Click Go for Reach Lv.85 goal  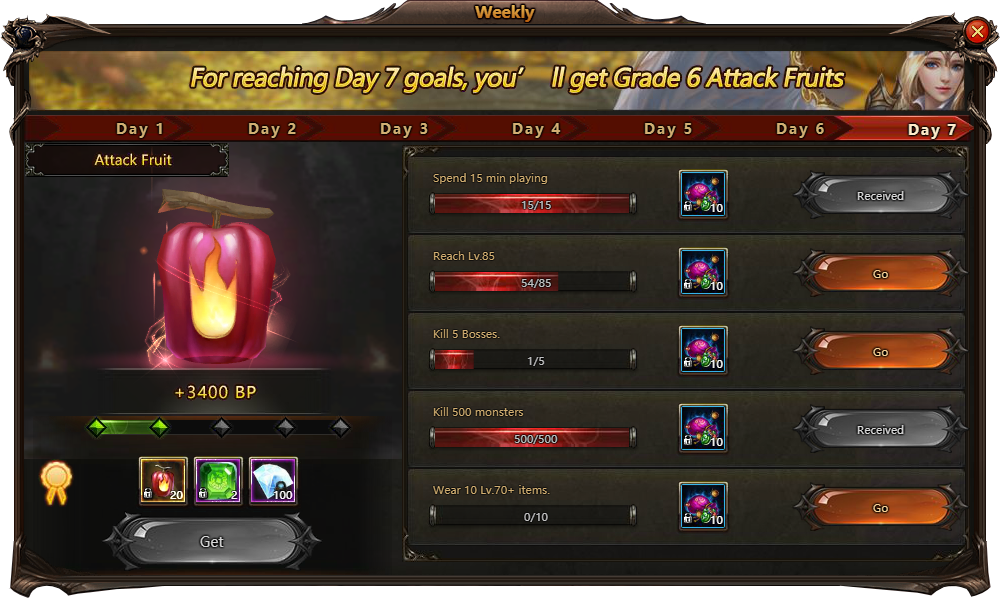tap(880, 274)
